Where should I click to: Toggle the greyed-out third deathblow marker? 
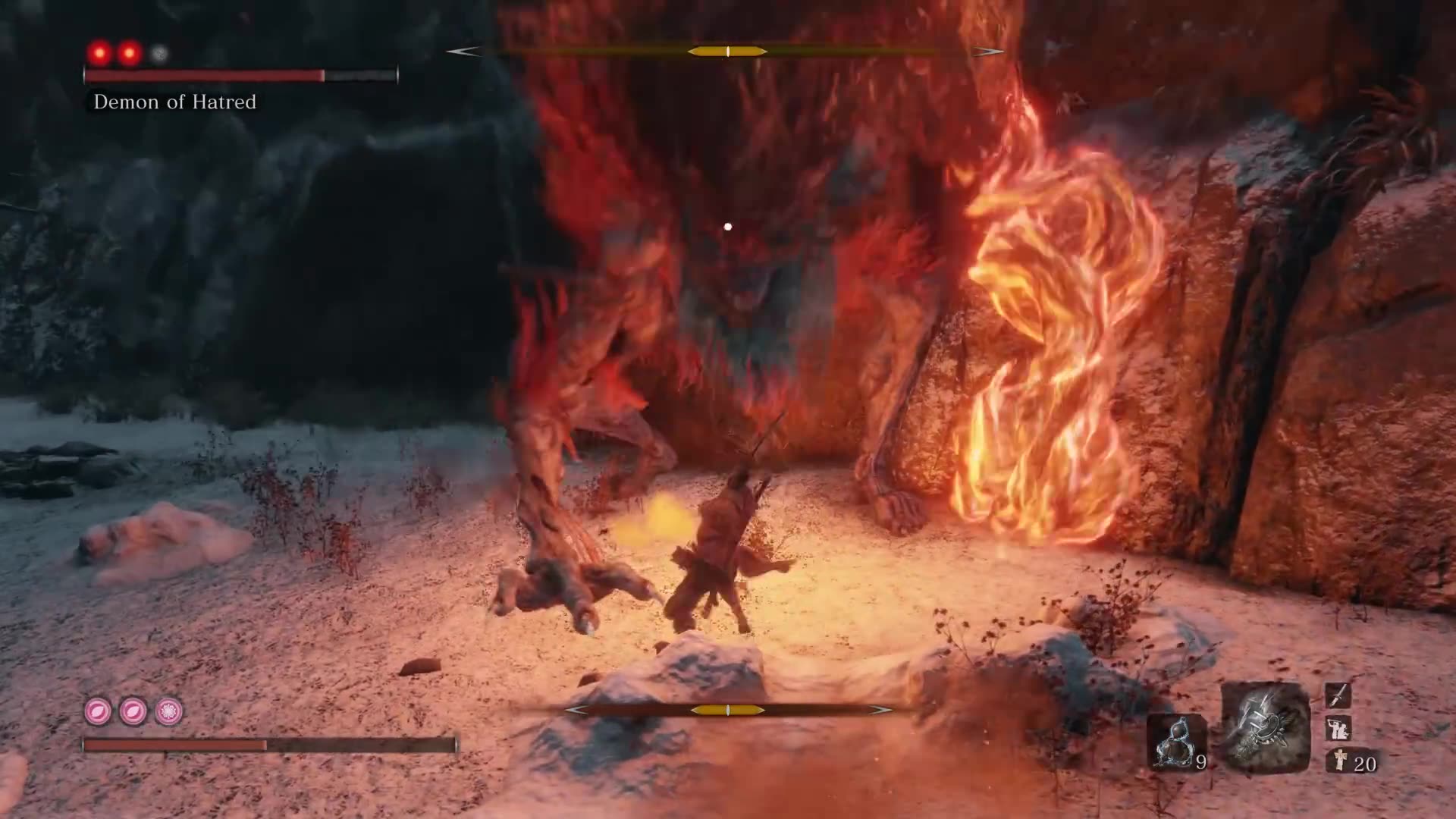tap(158, 53)
